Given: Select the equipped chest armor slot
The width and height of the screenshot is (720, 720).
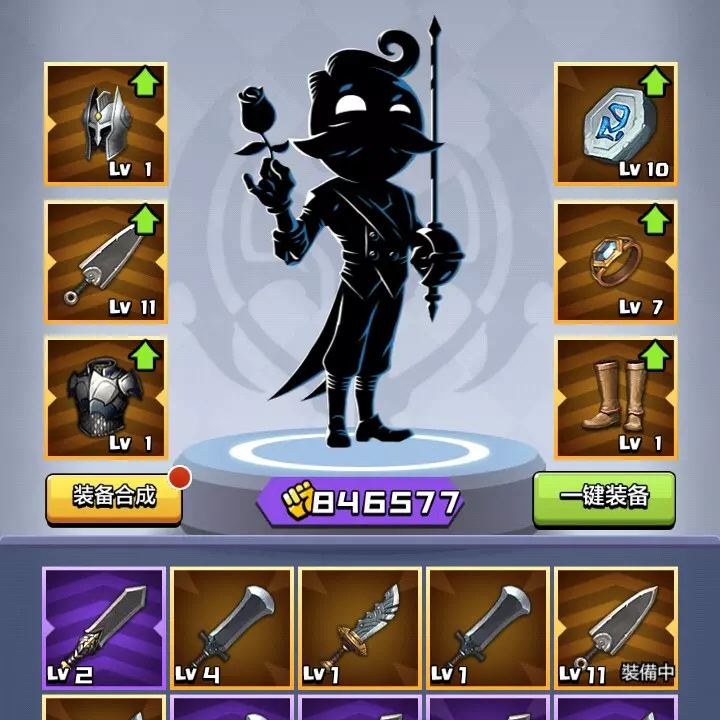Looking at the screenshot, I should [x=106, y=398].
